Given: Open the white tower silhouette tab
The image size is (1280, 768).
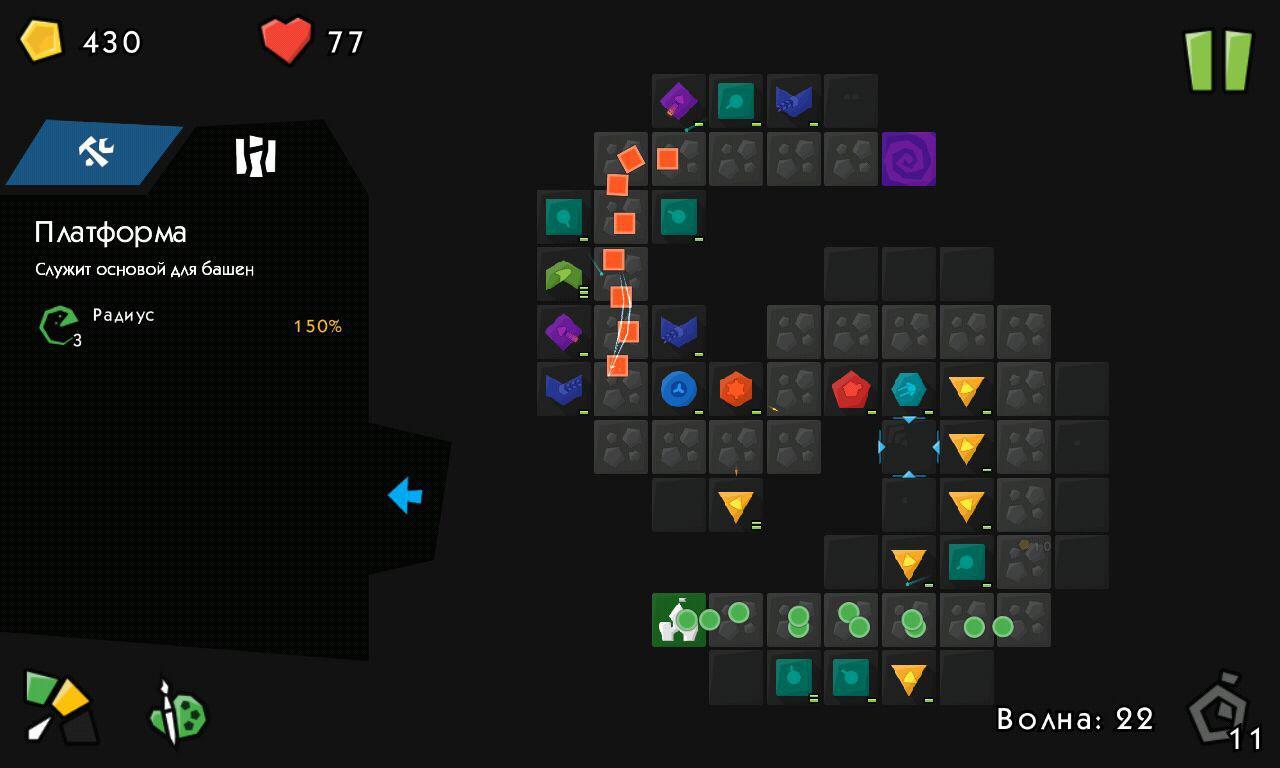Looking at the screenshot, I should (x=255, y=156).
